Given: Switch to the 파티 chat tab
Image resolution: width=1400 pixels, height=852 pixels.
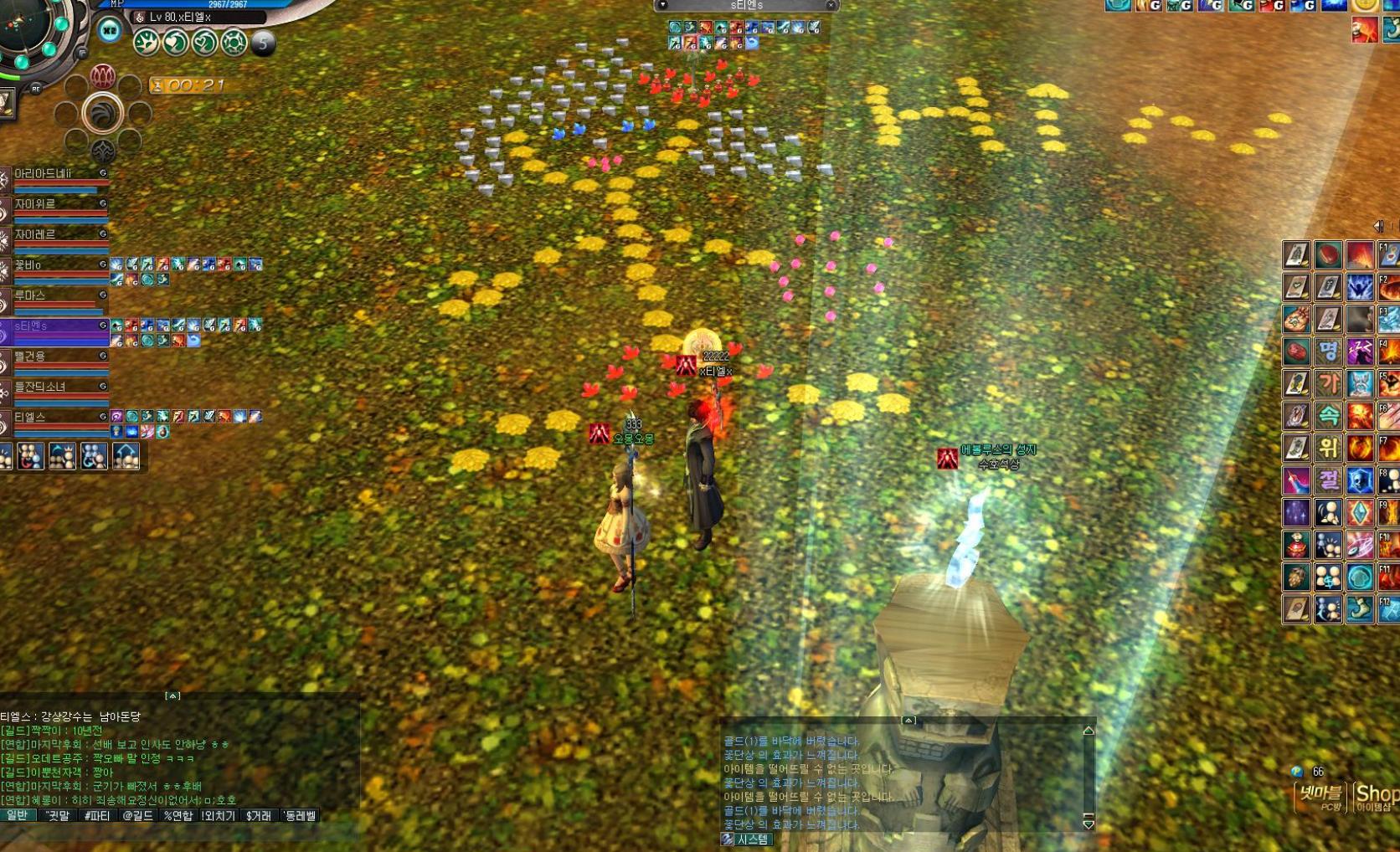Looking at the screenshot, I should pyautogui.click(x=97, y=815).
